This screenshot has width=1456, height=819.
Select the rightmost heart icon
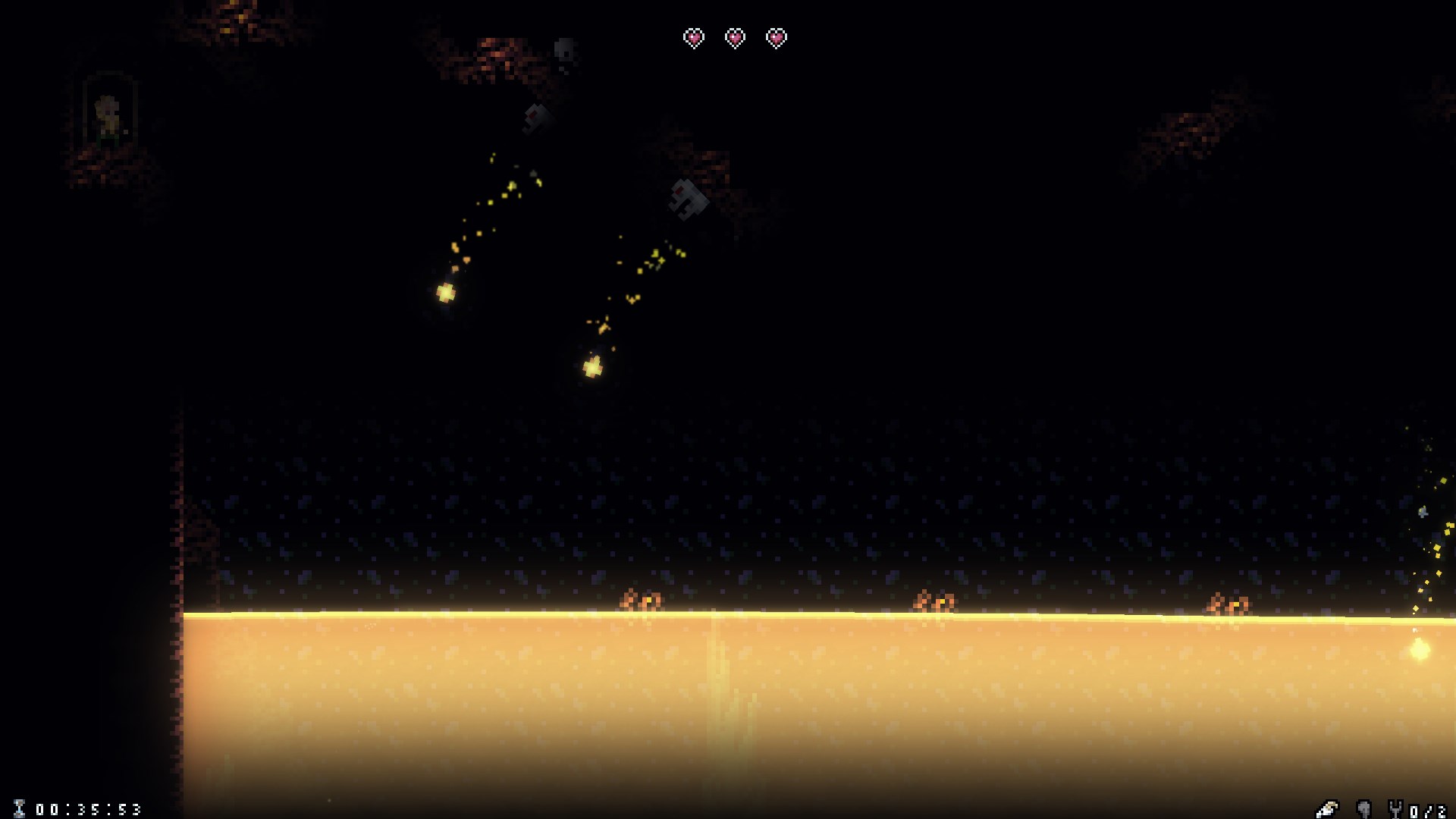click(775, 36)
